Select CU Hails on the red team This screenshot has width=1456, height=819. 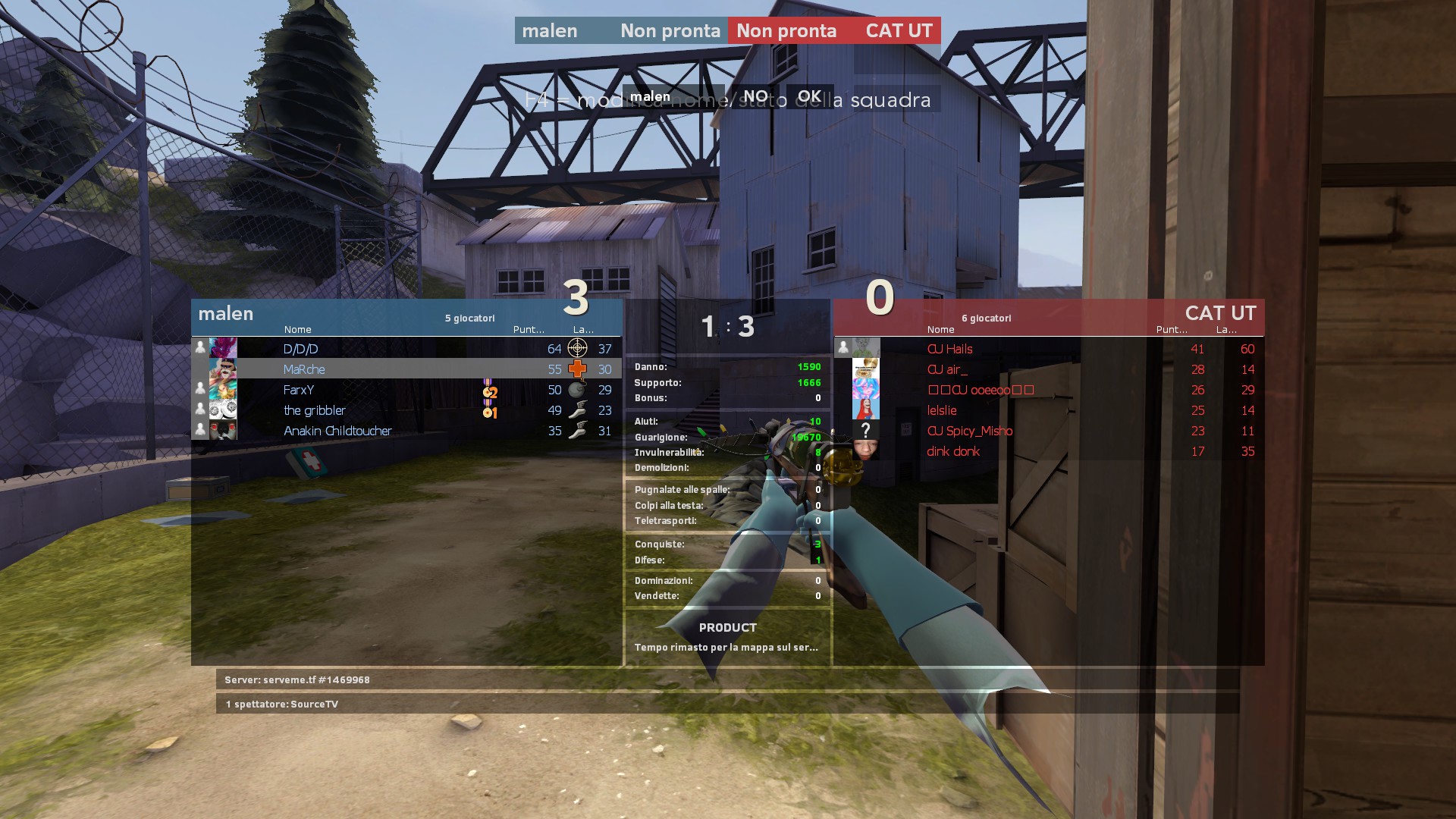pos(949,349)
